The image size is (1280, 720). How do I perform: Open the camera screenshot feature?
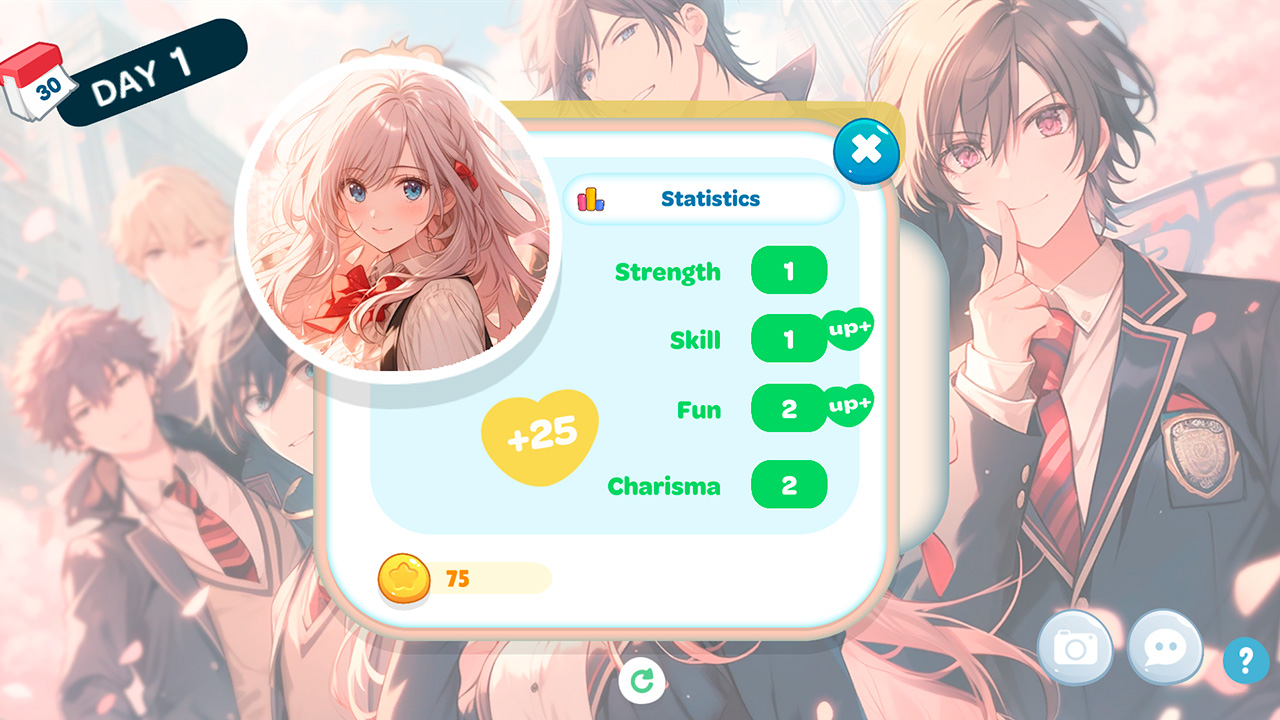click(1076, 648)
